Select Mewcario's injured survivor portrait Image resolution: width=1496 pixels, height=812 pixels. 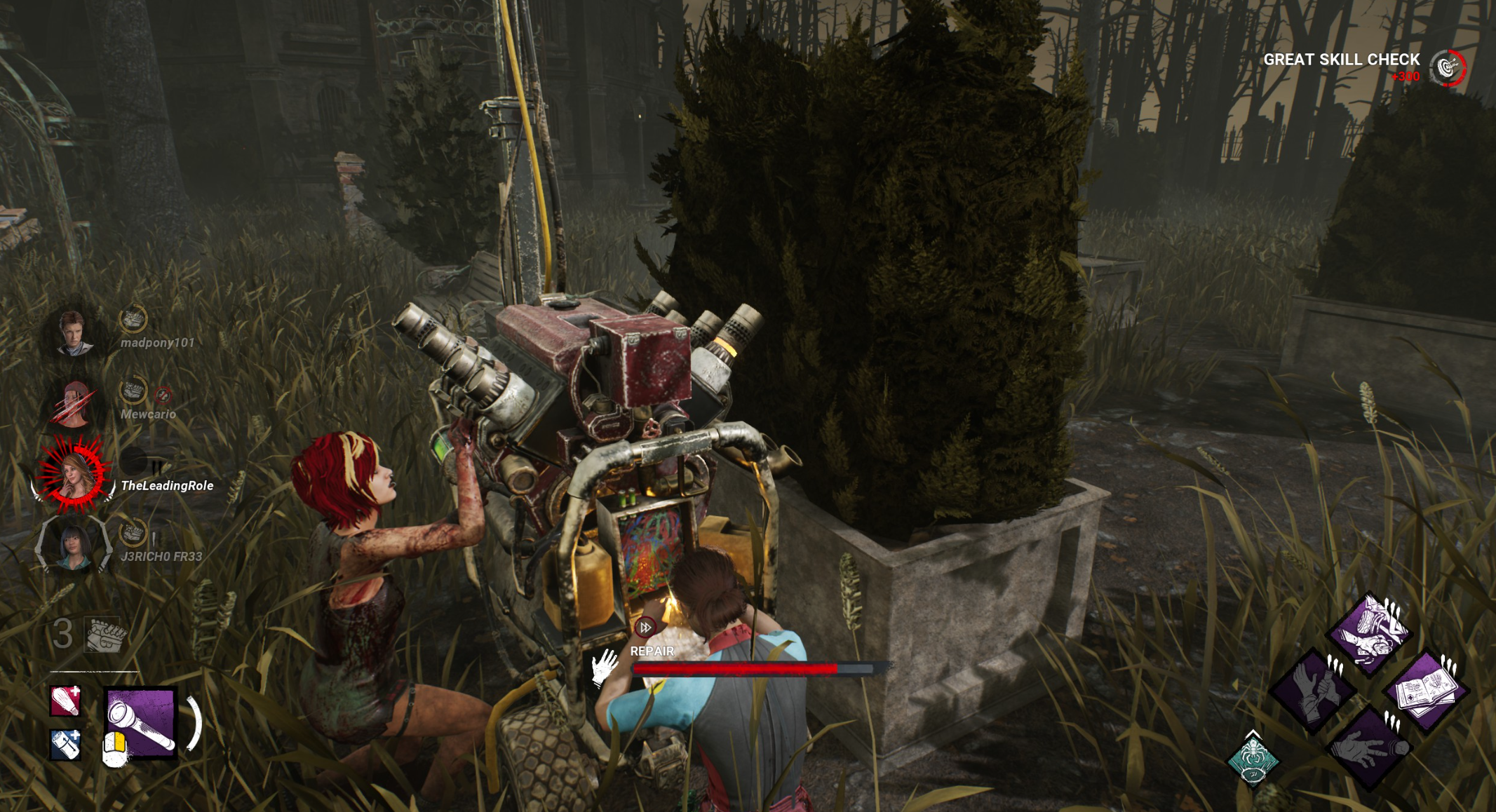click(73, 404)
